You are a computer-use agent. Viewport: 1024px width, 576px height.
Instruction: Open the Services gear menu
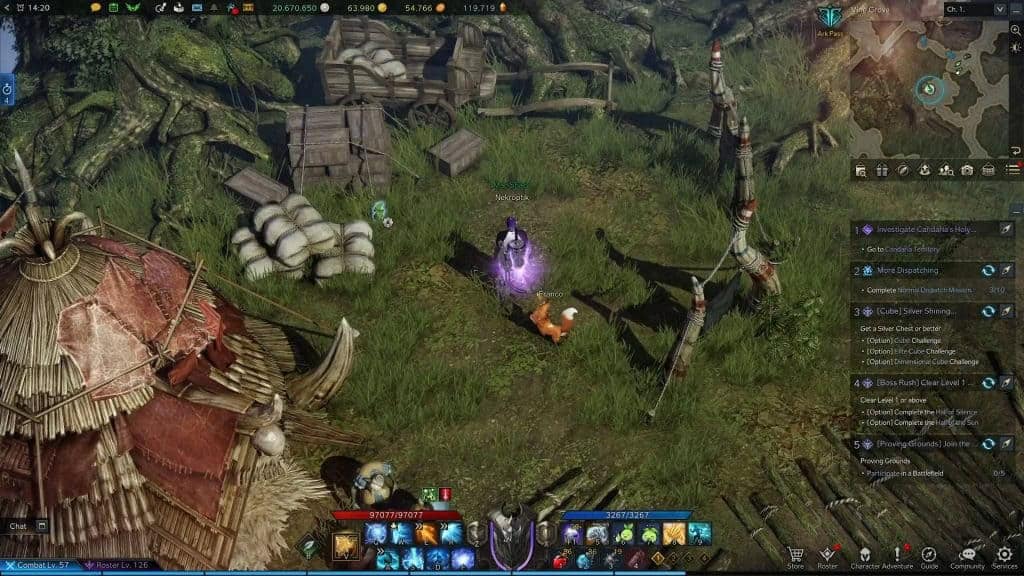(x=1004, y=555)
